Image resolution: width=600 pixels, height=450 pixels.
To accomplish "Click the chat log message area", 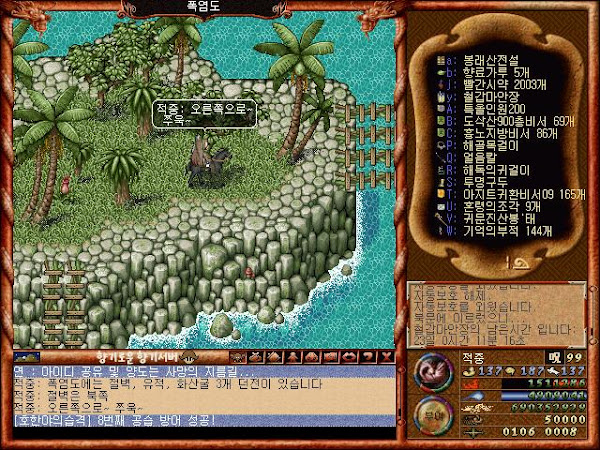I will click(200, 395).
